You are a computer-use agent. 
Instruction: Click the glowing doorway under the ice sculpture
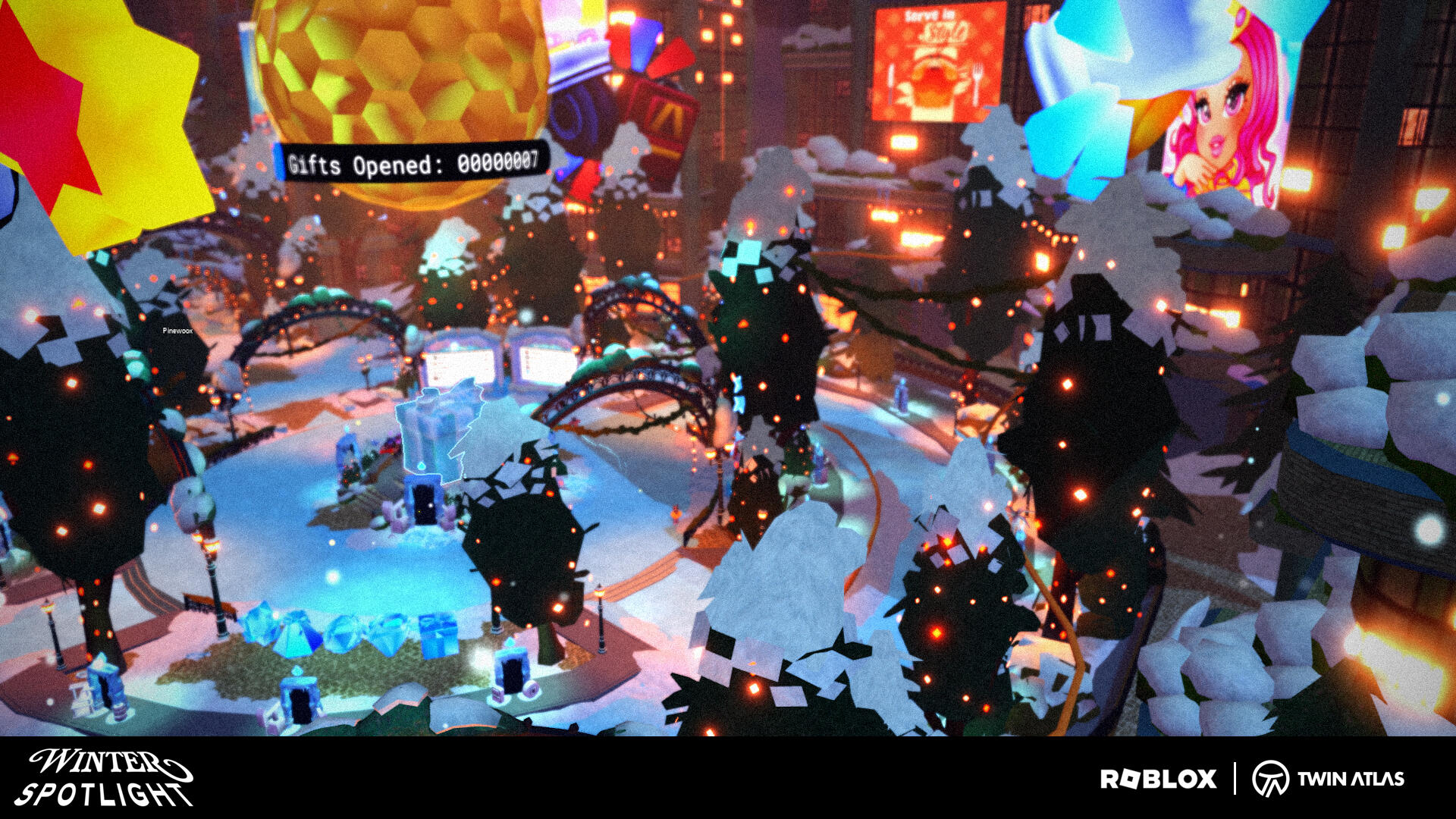[x=425, y=504]
